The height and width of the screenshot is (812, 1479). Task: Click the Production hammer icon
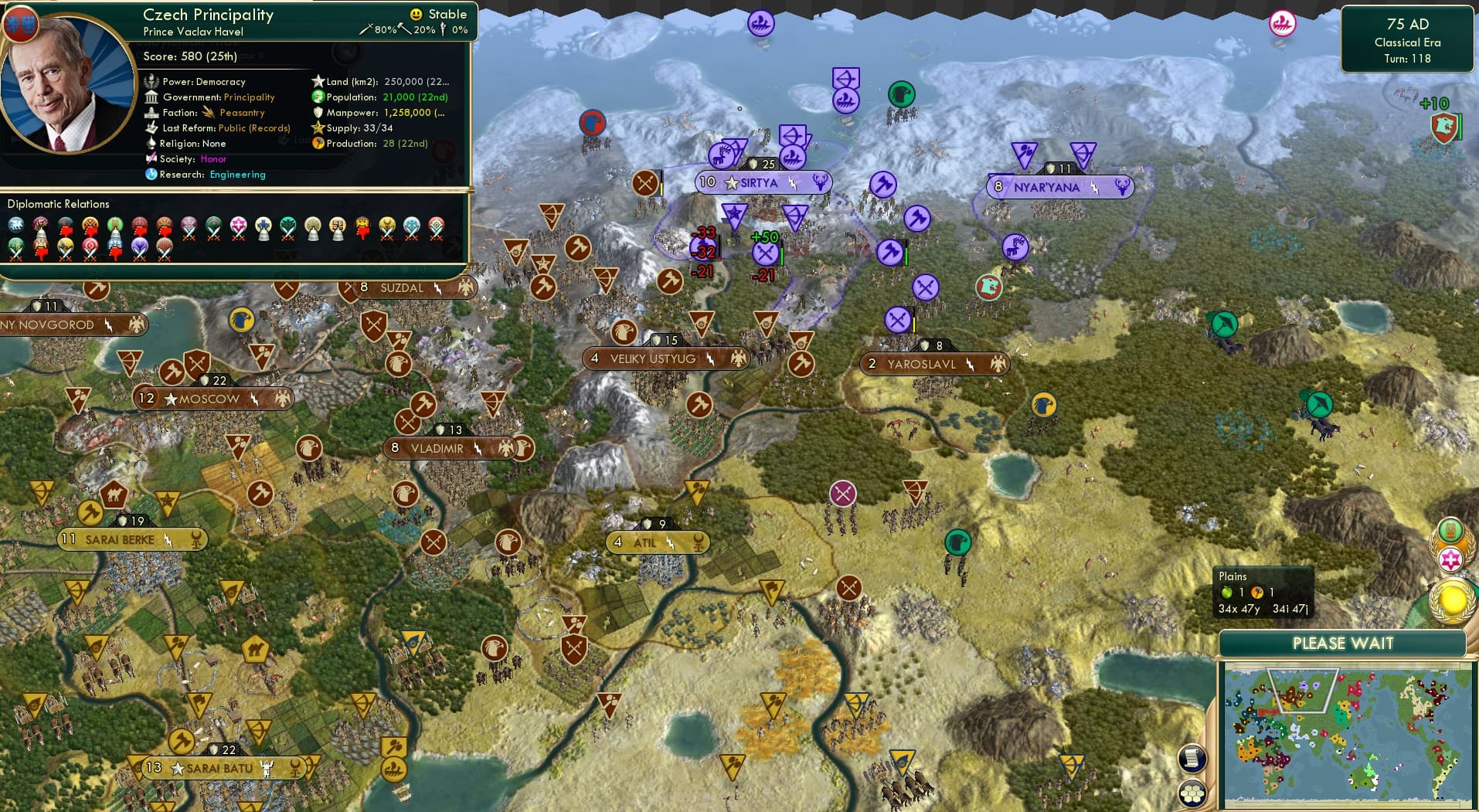click(x=318, y=144)
